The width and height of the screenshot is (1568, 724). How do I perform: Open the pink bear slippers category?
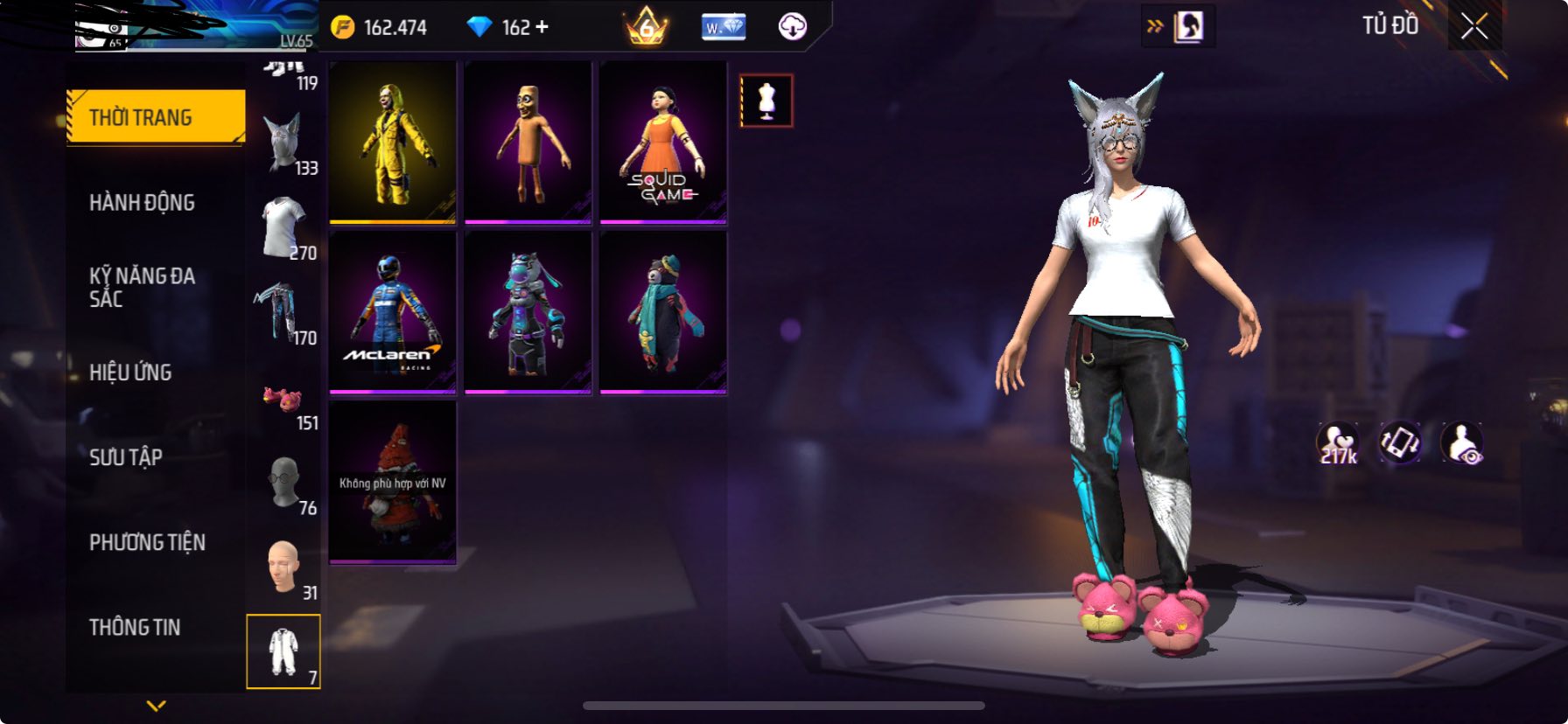pyautogui.click(x=283, y=400)
